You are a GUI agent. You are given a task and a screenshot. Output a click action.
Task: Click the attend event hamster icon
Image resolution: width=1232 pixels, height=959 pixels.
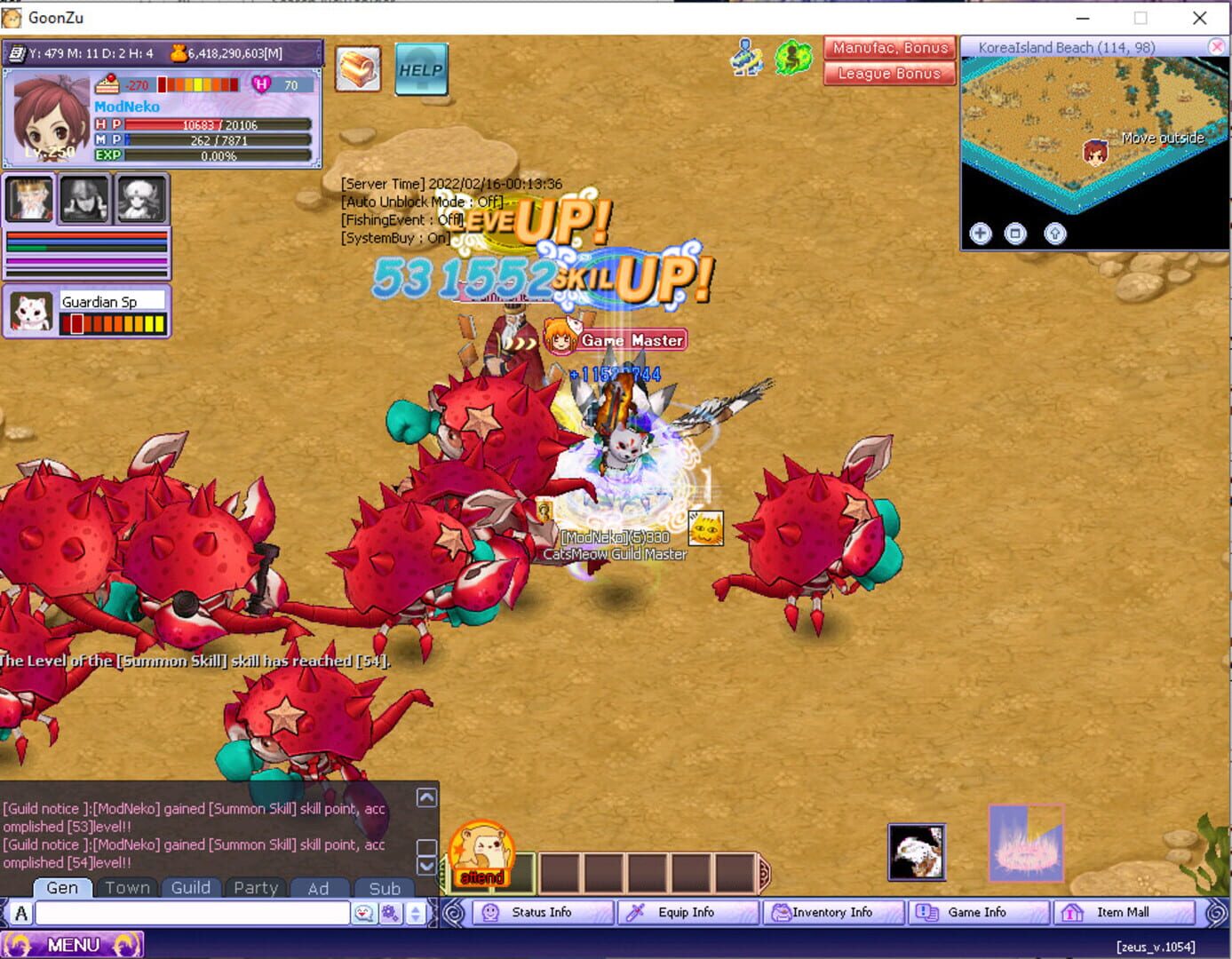coord(481,852)
